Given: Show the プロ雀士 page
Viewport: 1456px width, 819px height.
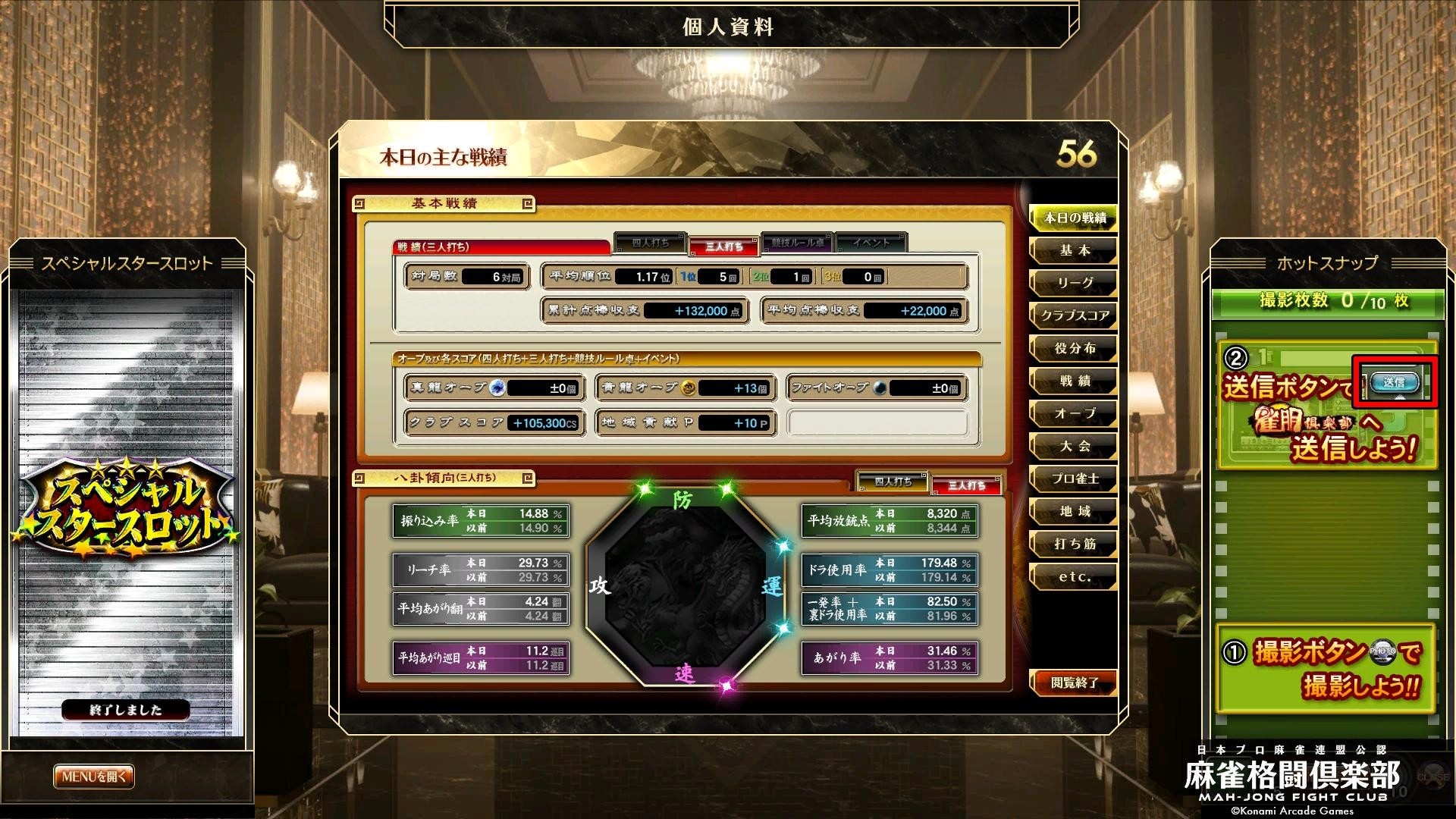Looking at the screenshot, I should tap(1074, 479).
